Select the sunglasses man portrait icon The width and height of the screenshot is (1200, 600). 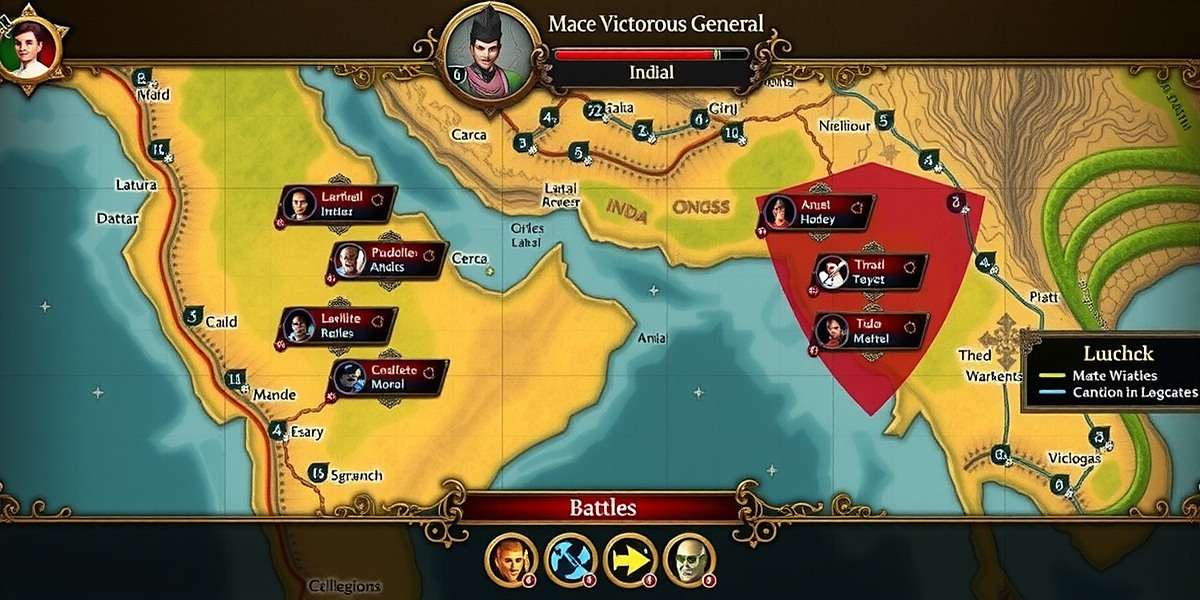[x=690, y=560]
